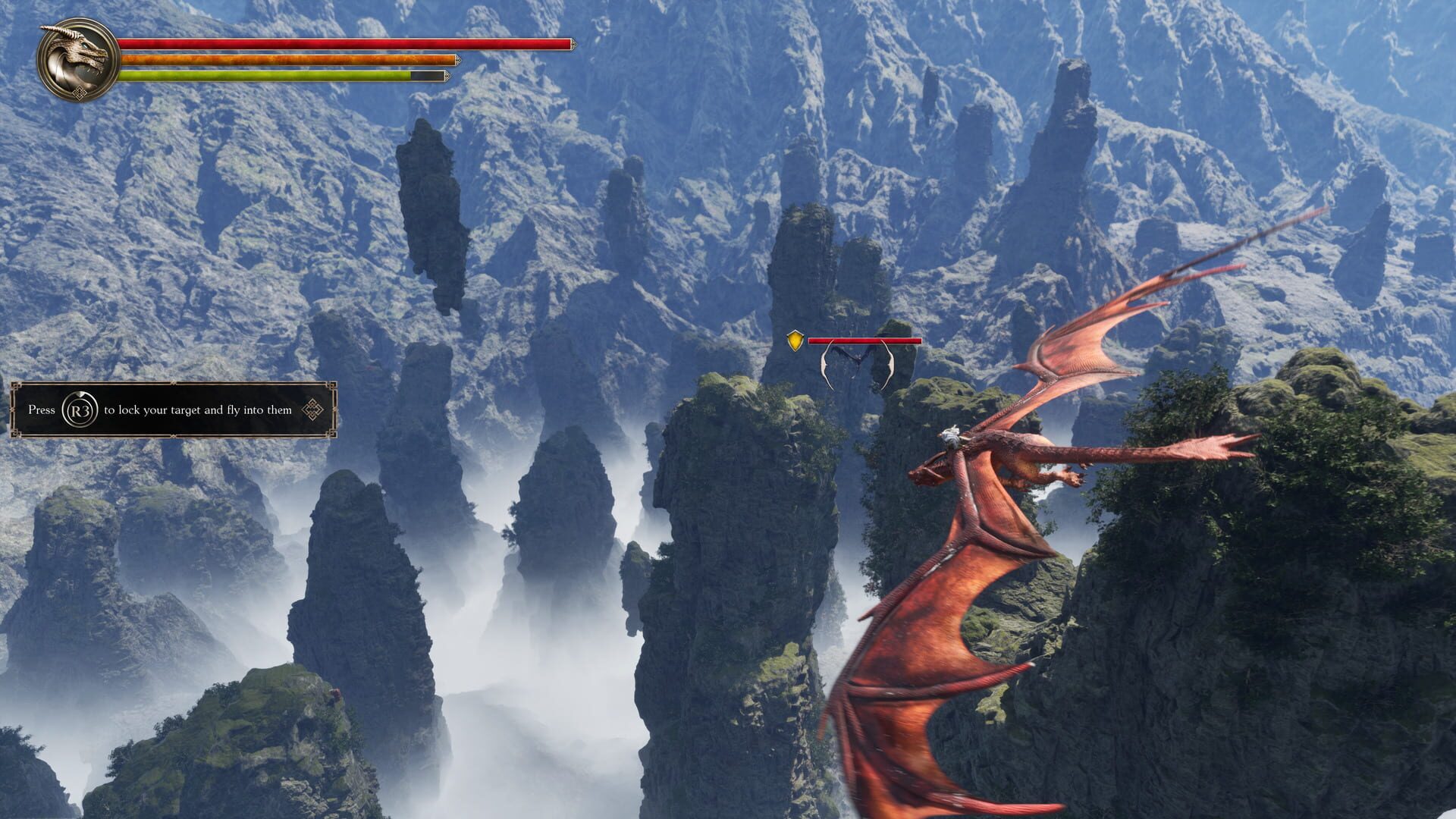Screen dimensions: 1456x819
Task: Toggle the target lock on the flying enemy
Action: (858, 358)
